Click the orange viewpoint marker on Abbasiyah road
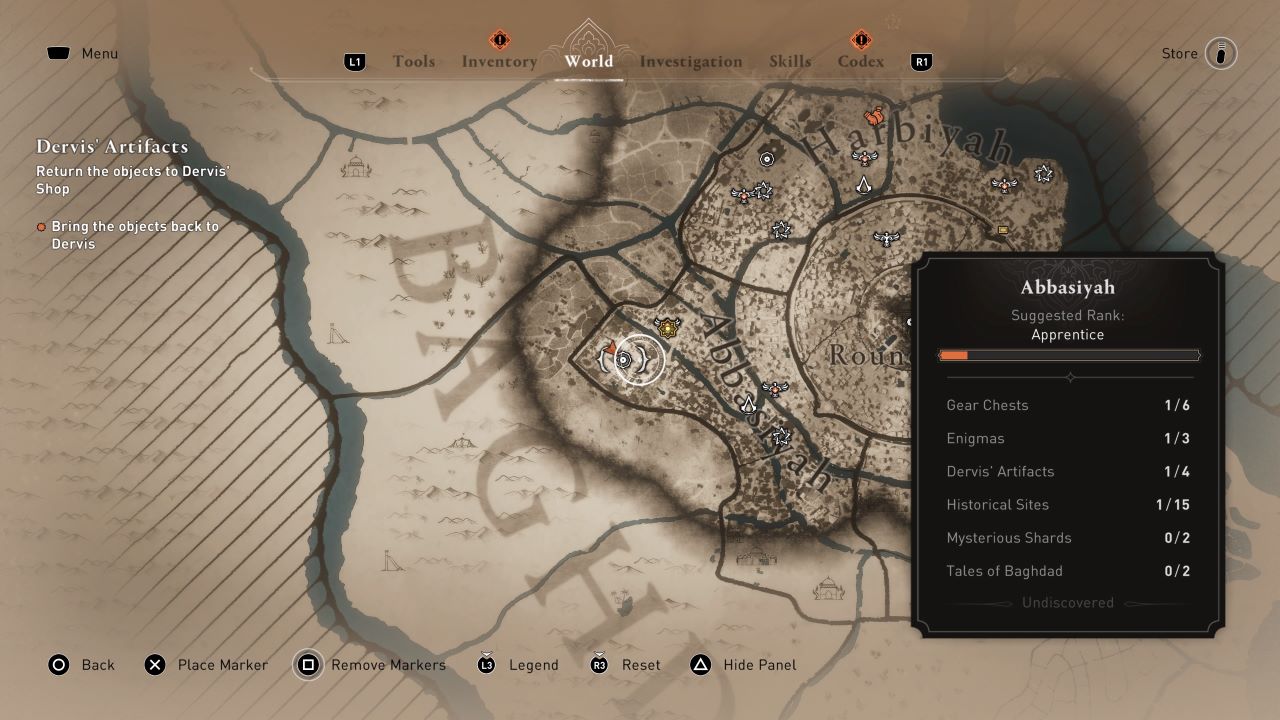The image size is (1280, 720). tap(775, 389)
